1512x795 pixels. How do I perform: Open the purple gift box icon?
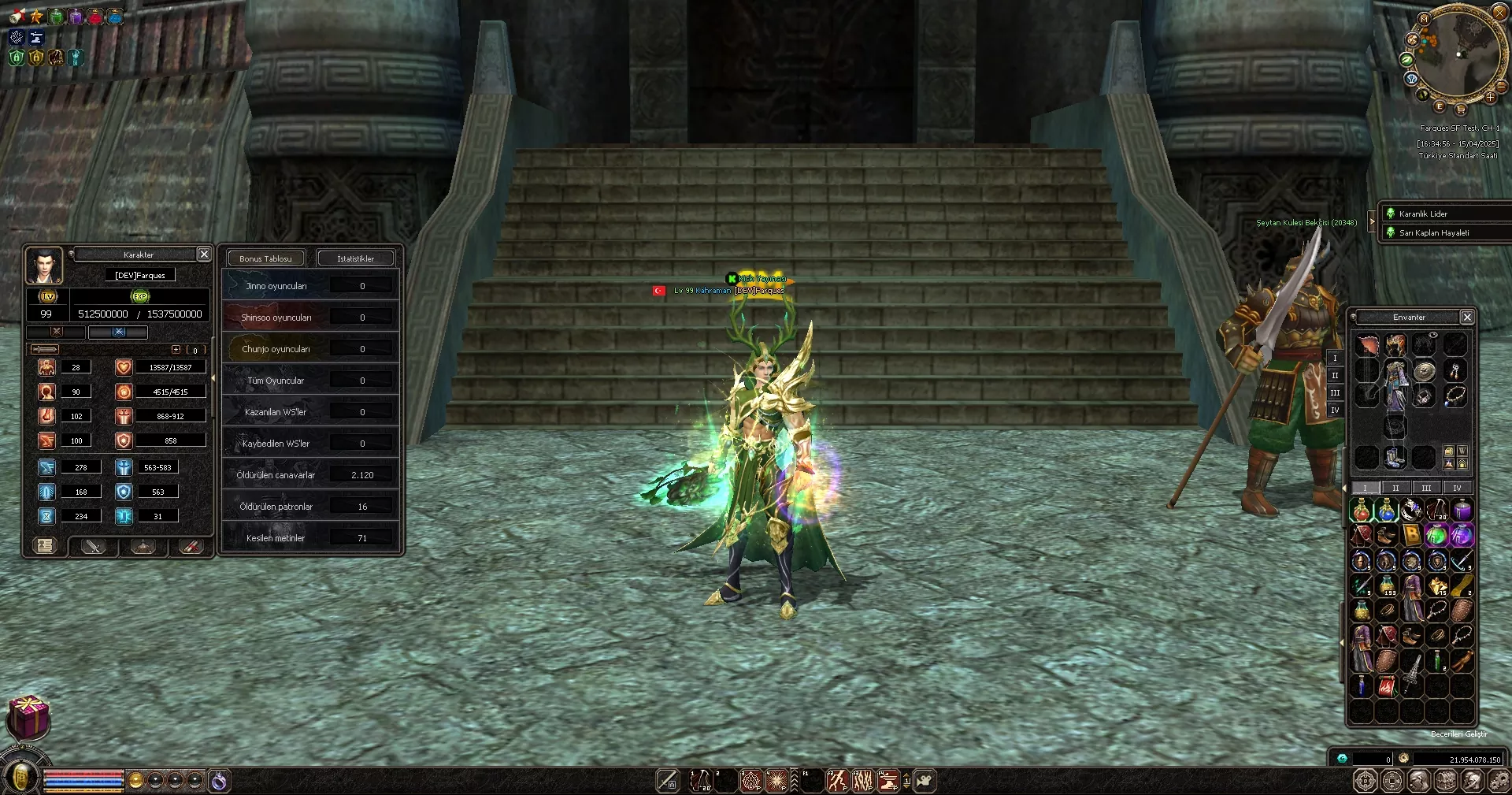click(x=28, y=716)
